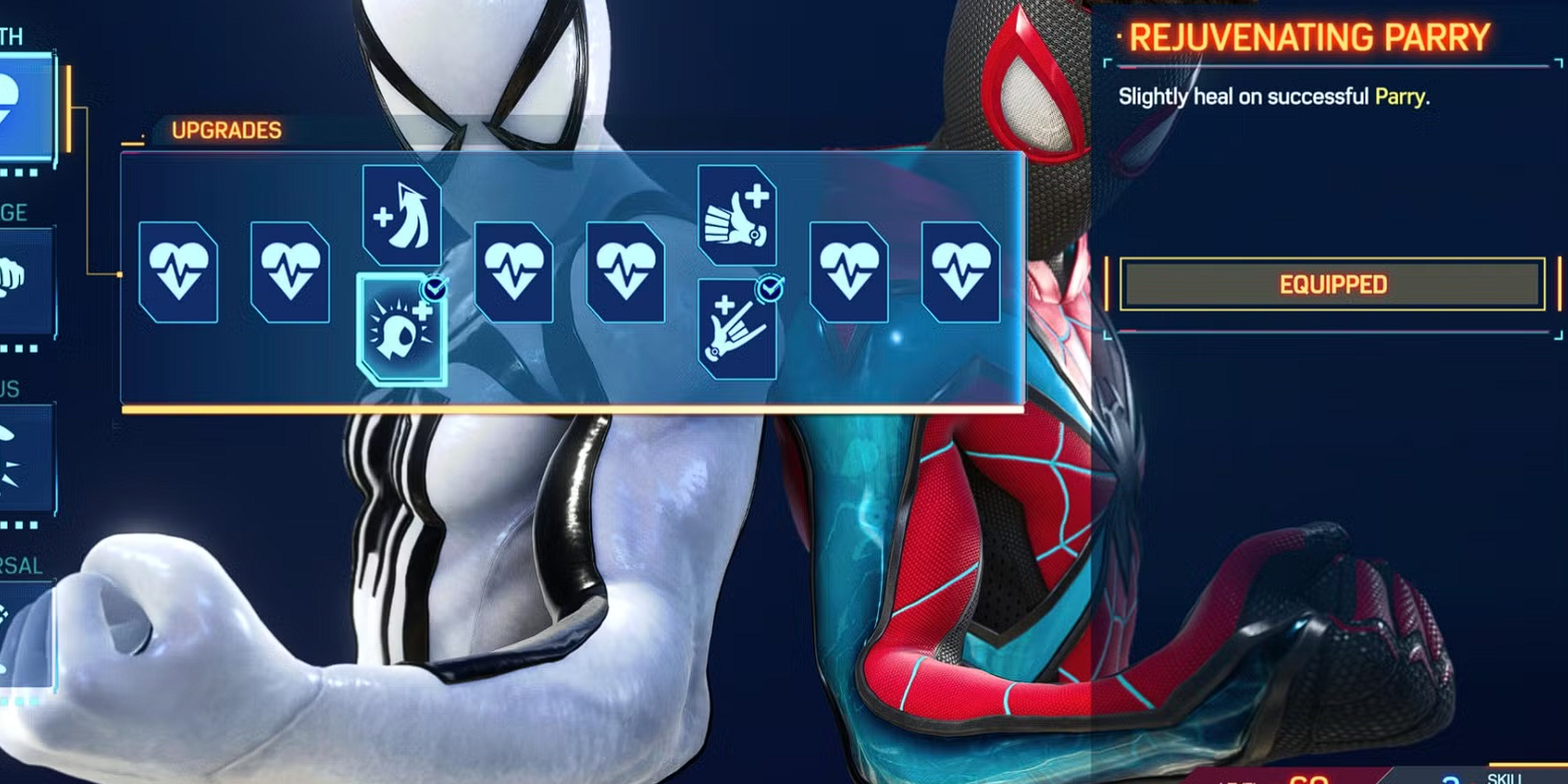The image size is (1568, 784).
Task: Click the Equipped button
Action: (1330, 284)
